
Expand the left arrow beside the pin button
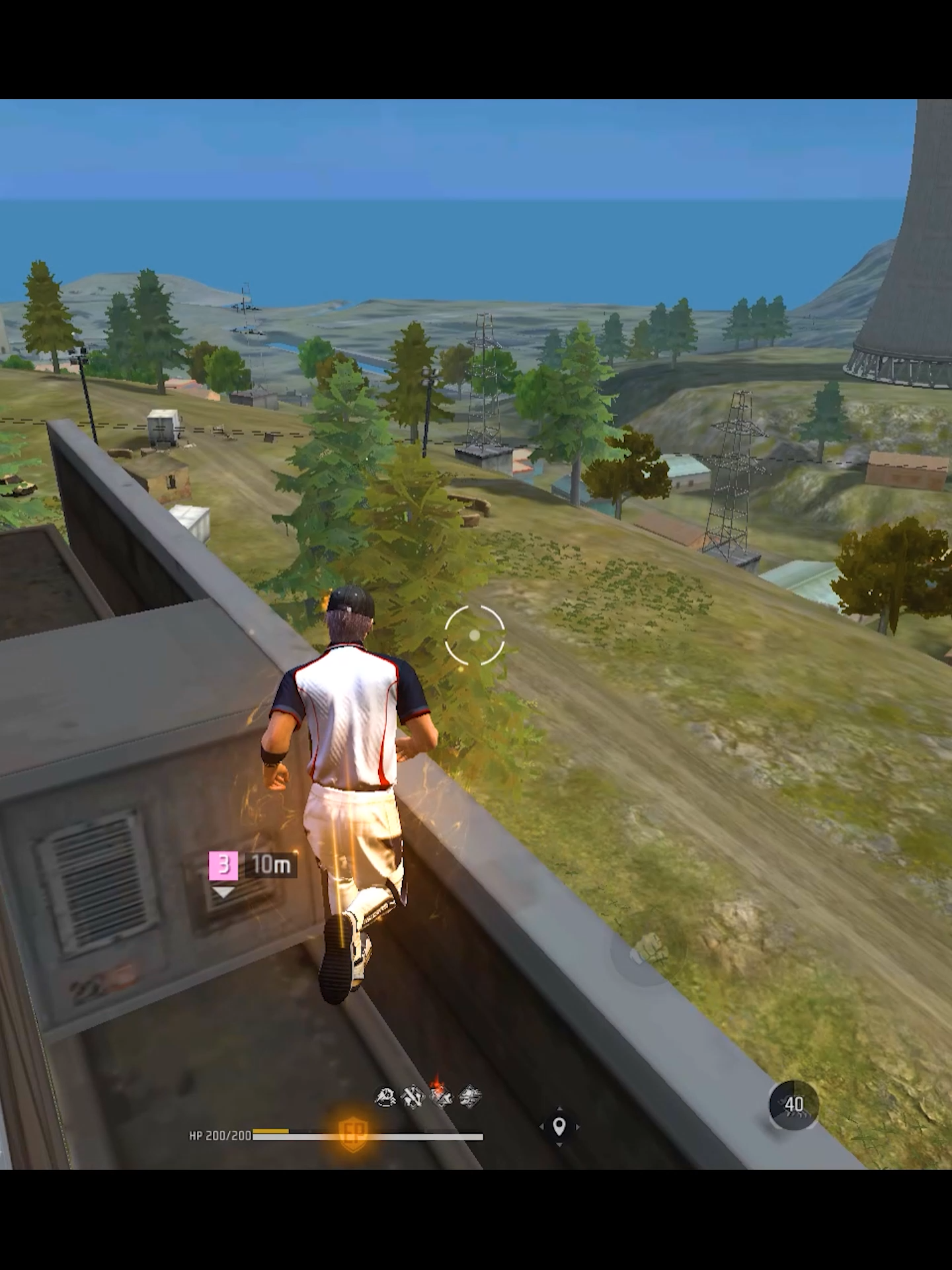(x=542, y=1127)
